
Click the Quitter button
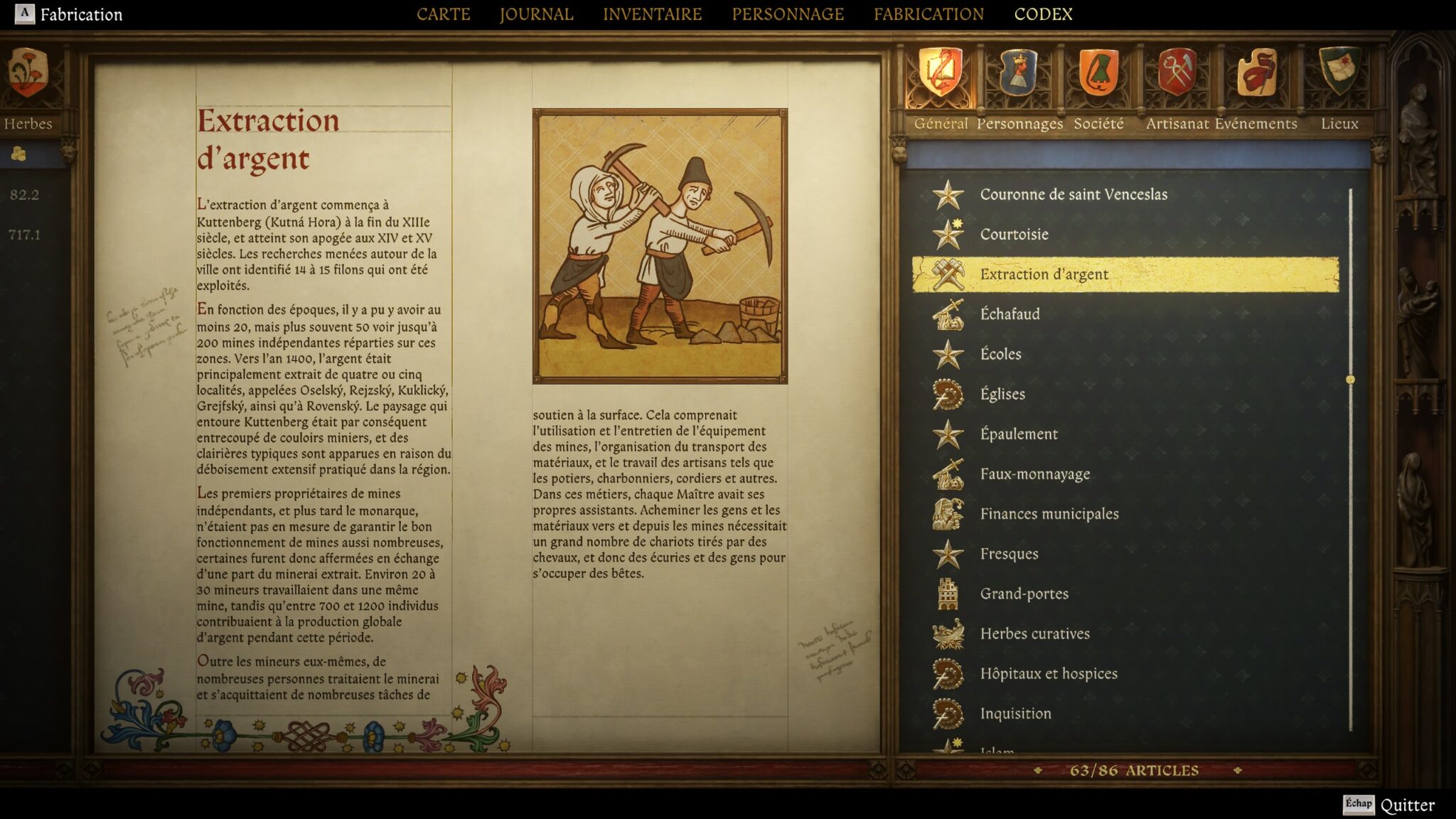point(1406,805)
